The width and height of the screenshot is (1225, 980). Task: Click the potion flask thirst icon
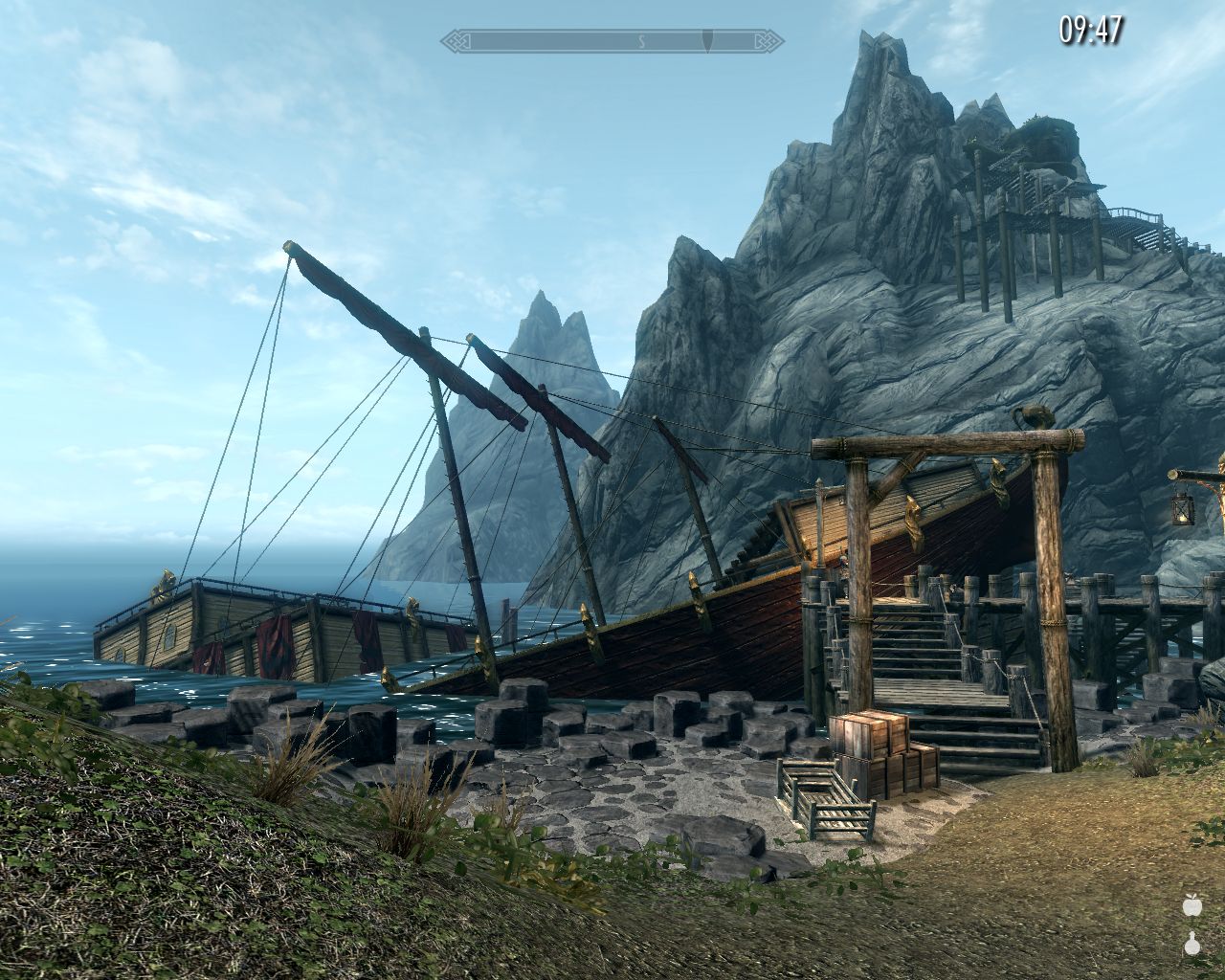1192,943
